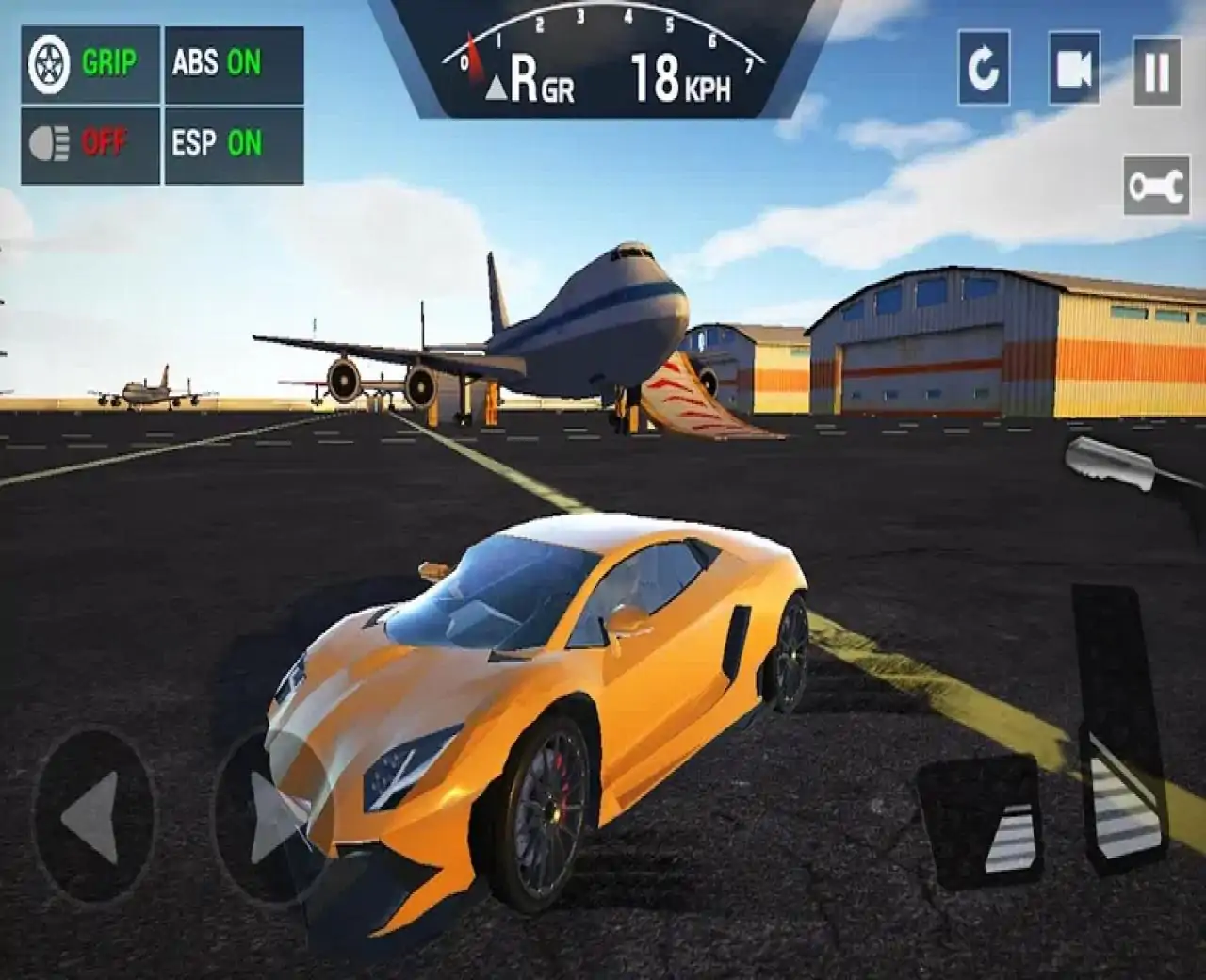Toggle the ESP ON stability control
The image size is (1206, 980).
point(234,145)
